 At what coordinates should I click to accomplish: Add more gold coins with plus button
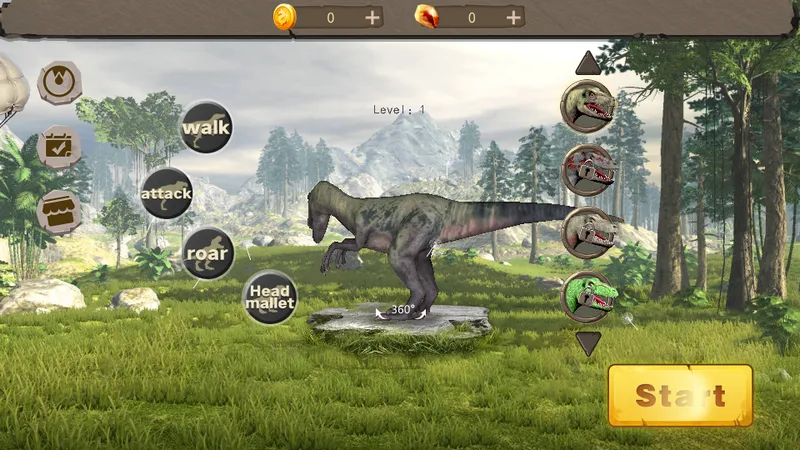[x=372, y=17]
